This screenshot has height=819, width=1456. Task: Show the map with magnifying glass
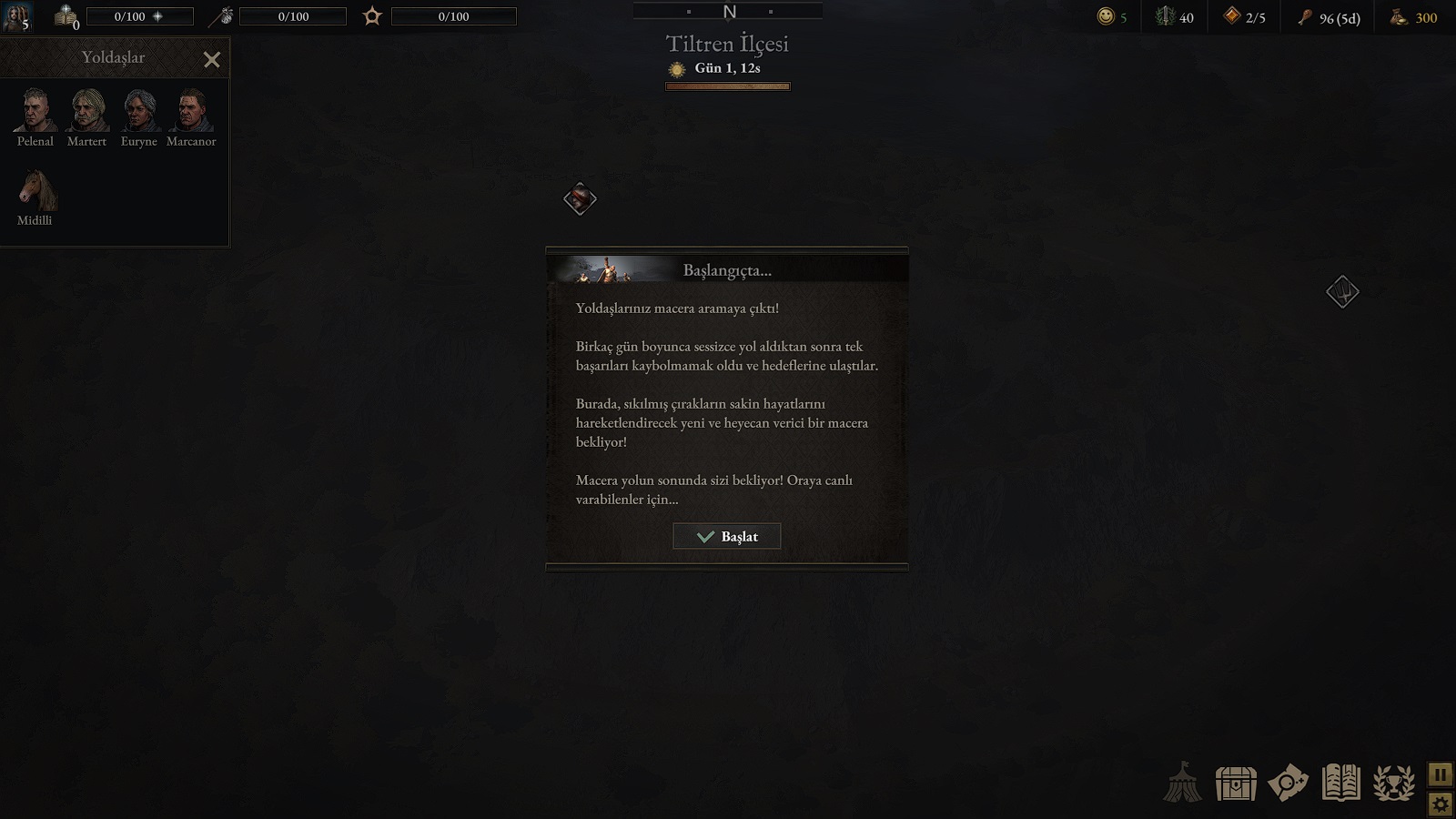[x=1288, y=783]
